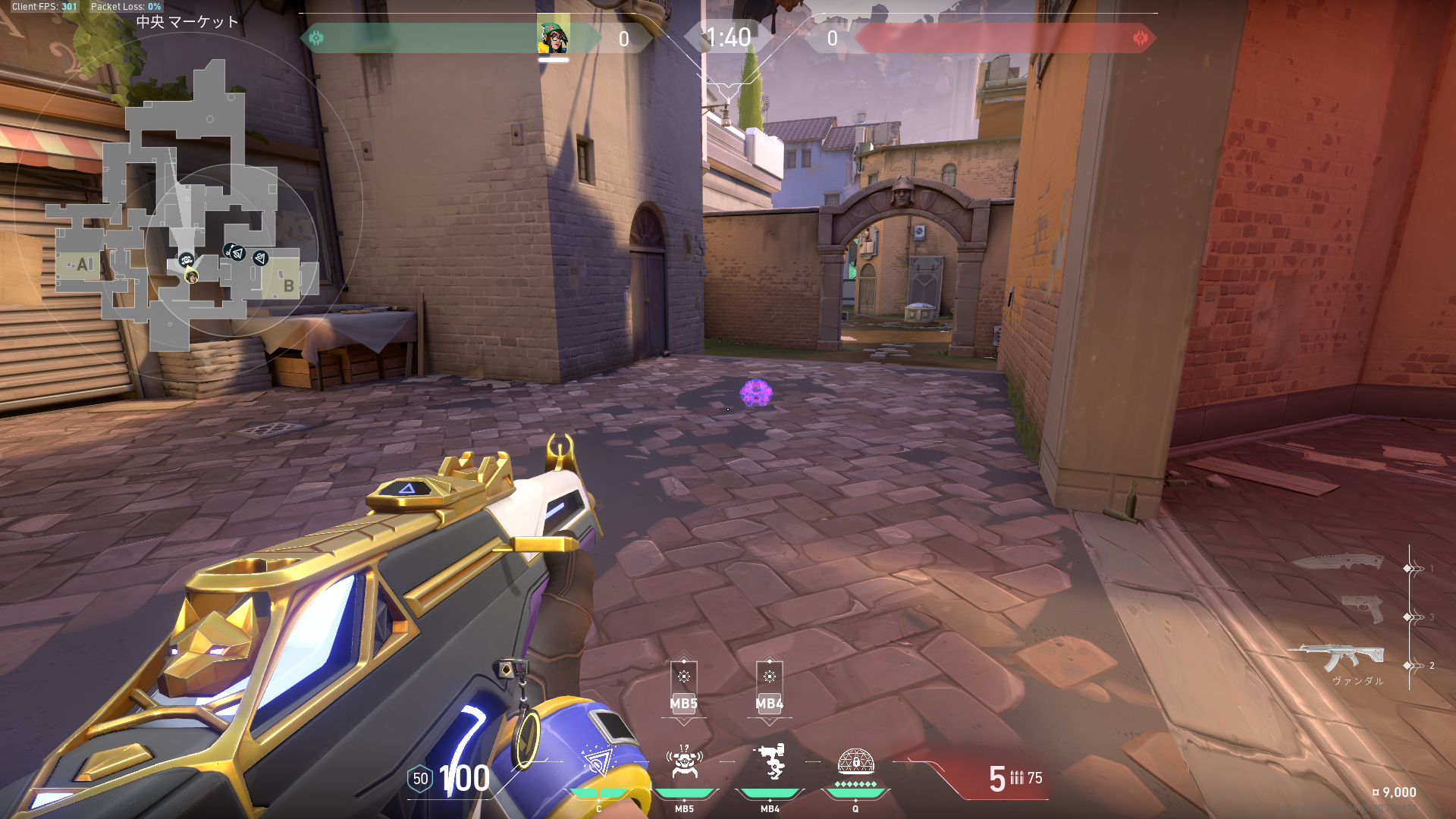1456x819 pixels.
Task: Activate the Alarmbot ability icon
Action: 685,761
